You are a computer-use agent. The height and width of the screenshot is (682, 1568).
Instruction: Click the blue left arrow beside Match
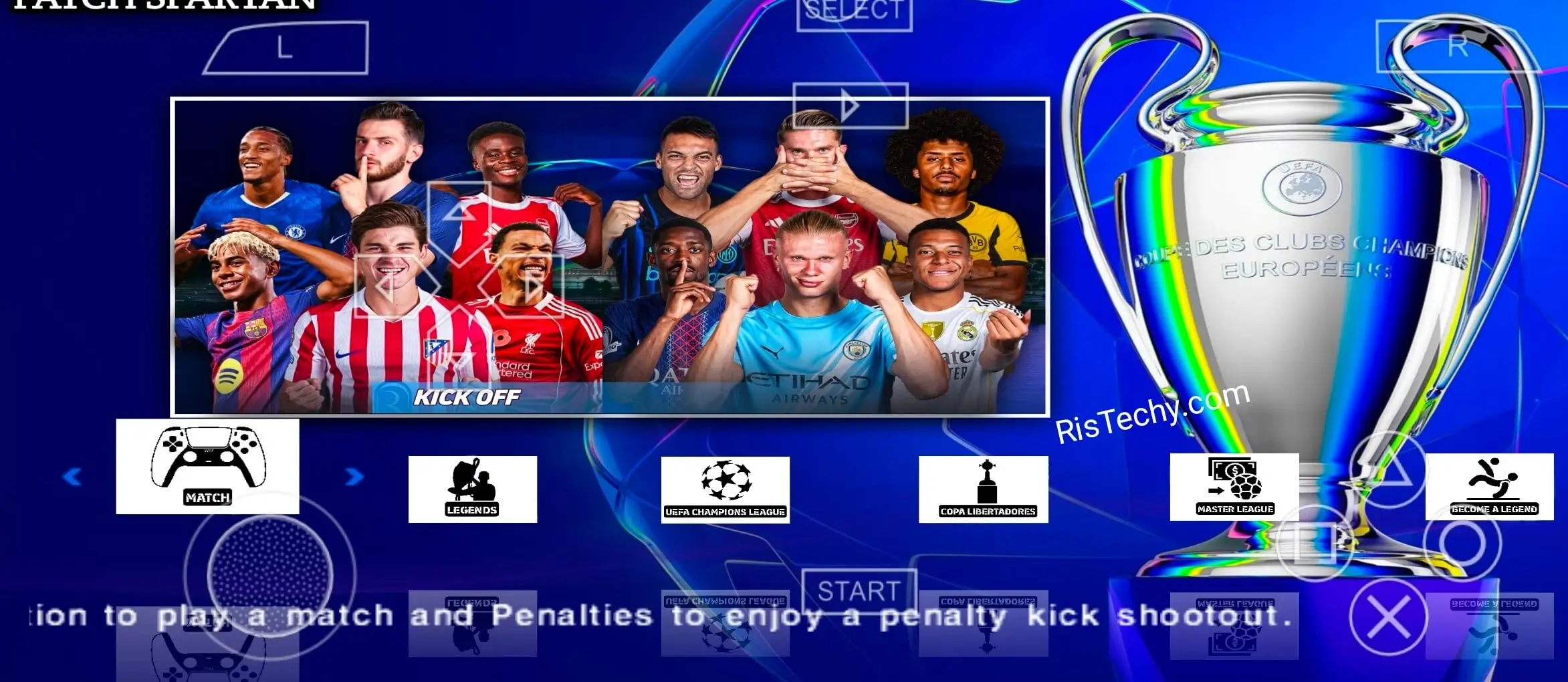pyautogui.click(x=72, y=477)
